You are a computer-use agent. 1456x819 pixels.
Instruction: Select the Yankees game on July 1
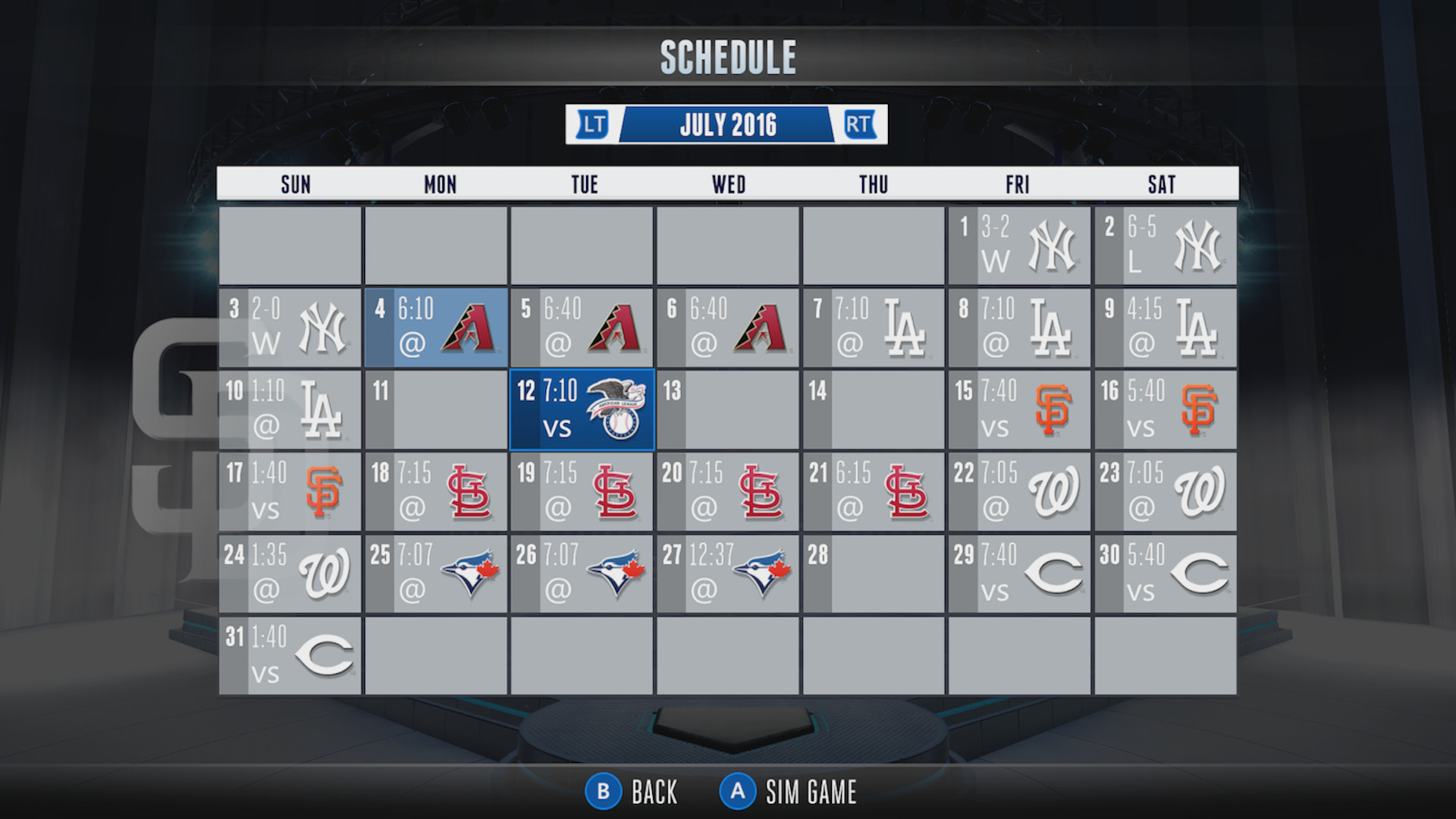[x=1019, y=245]
